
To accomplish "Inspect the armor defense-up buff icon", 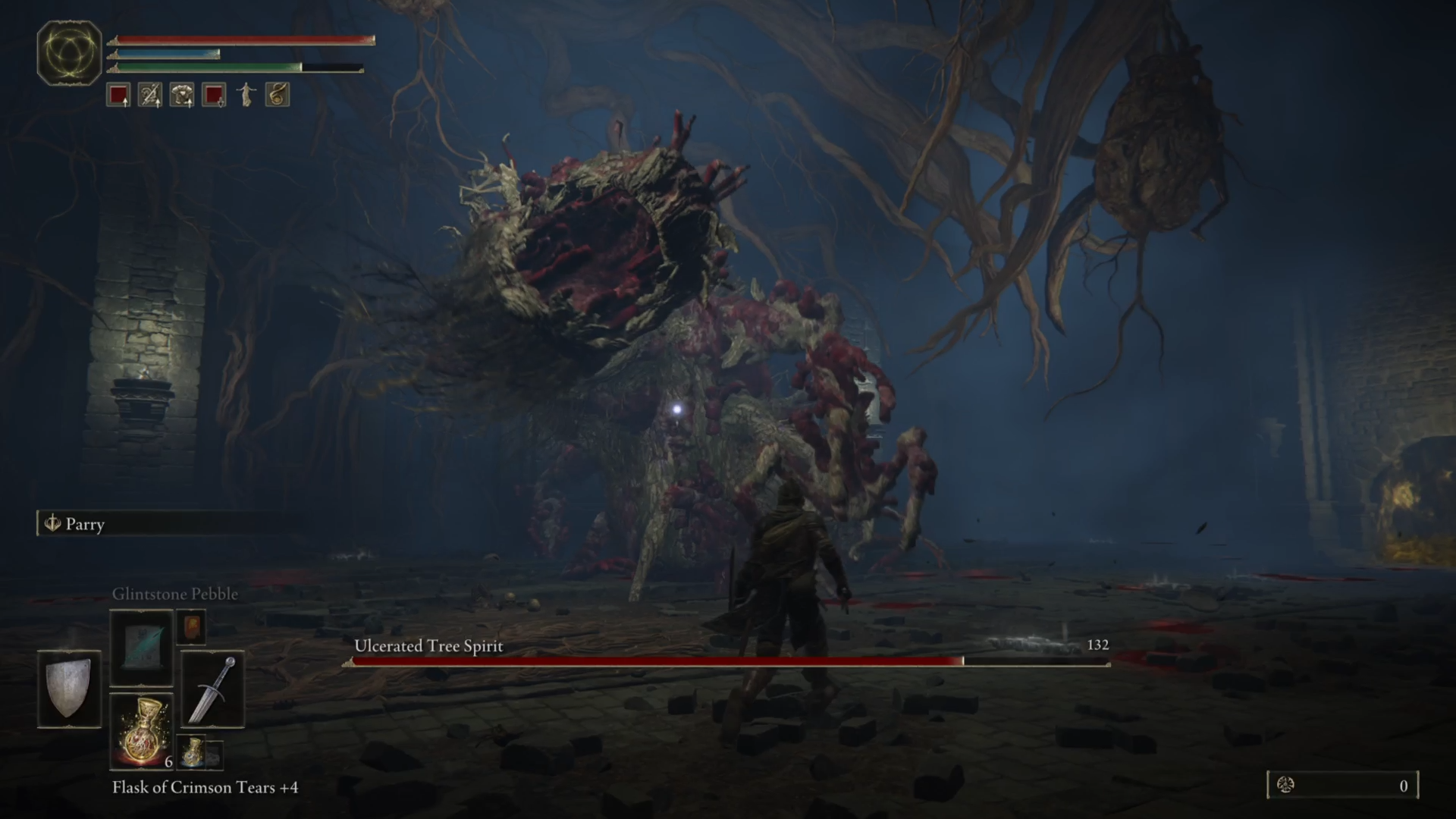I will point(182,96).
